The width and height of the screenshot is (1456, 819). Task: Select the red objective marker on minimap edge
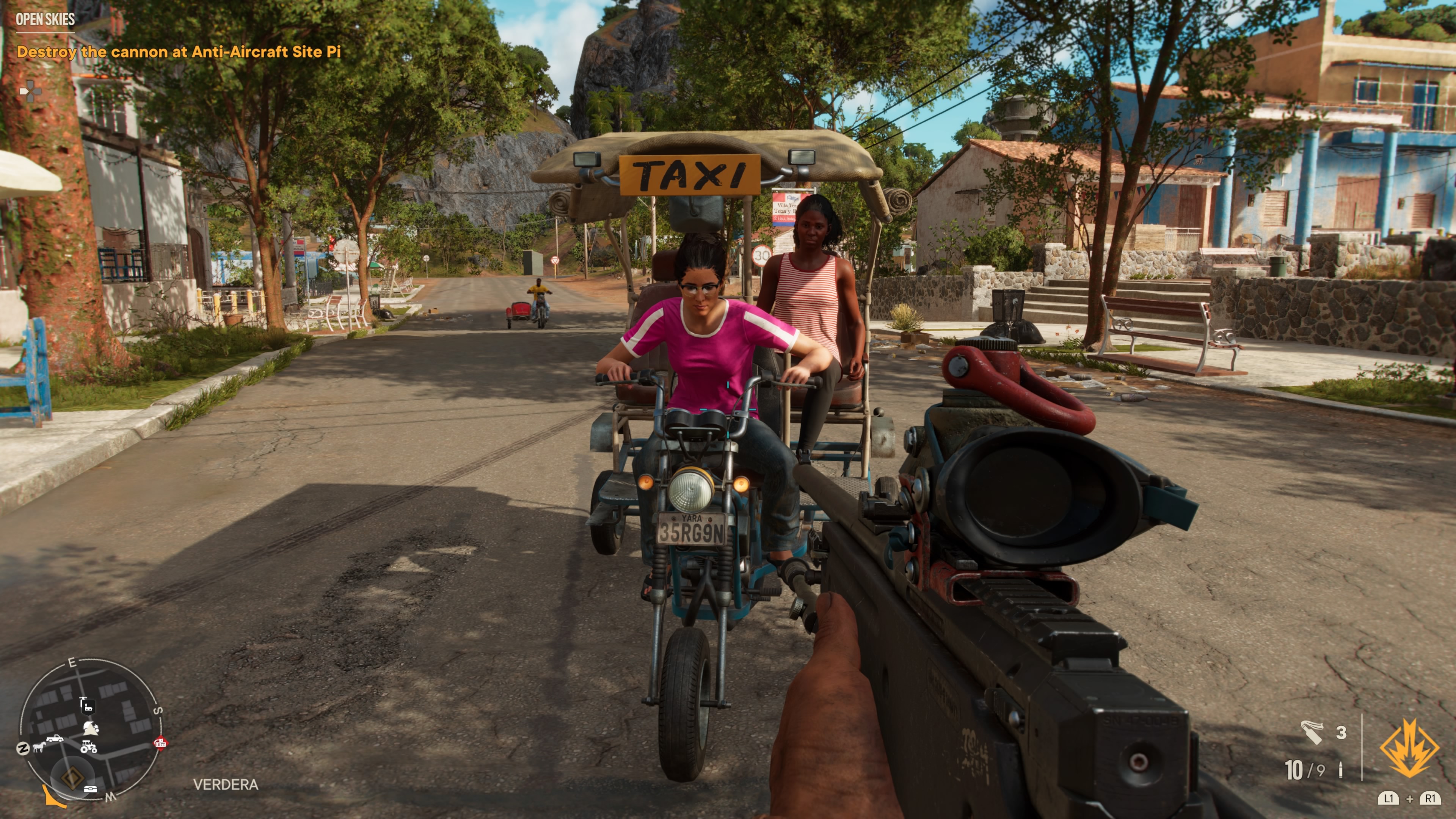pos(160,743)
